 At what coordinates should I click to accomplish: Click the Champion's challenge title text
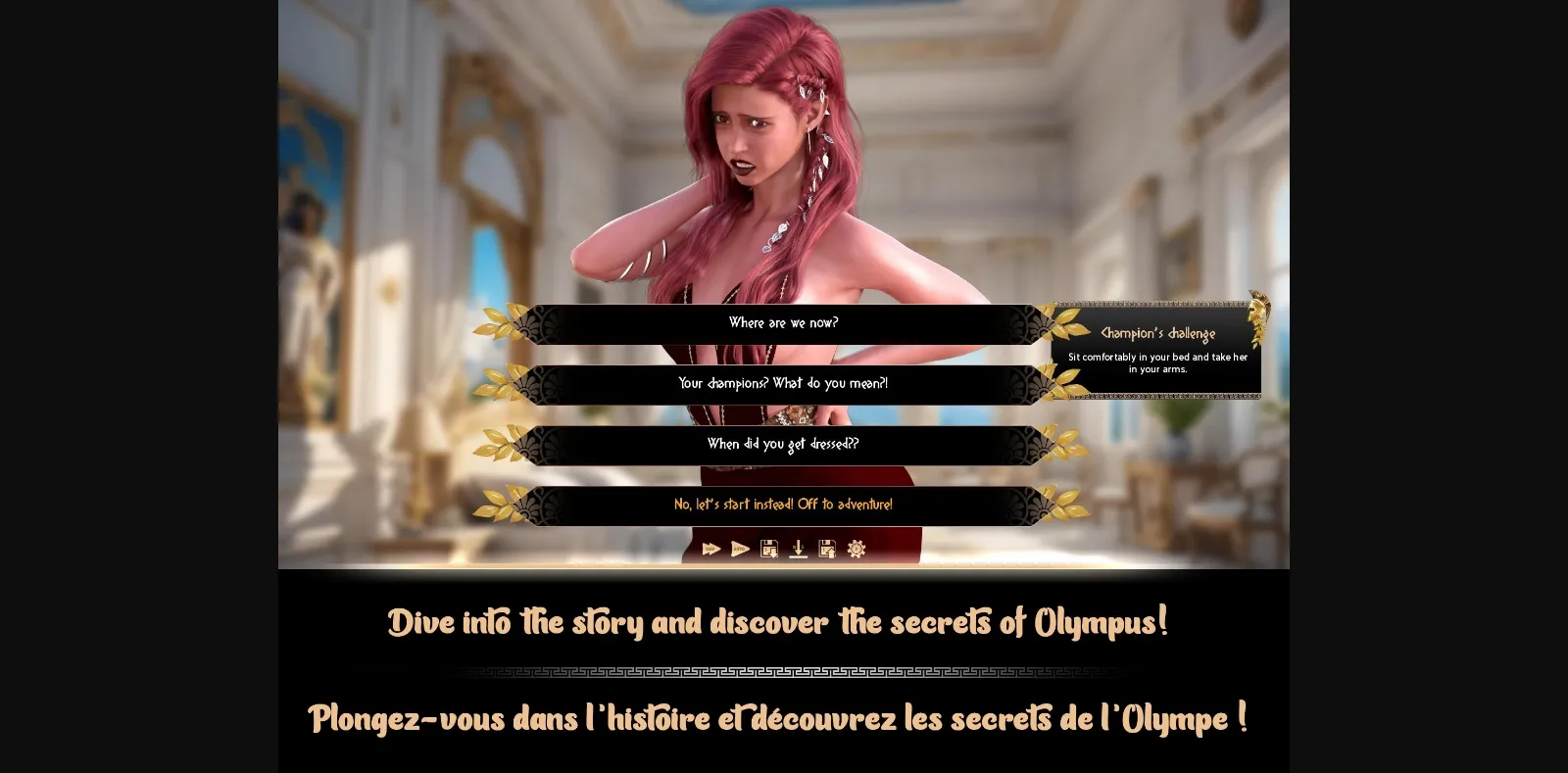[x=1156, y=332]
